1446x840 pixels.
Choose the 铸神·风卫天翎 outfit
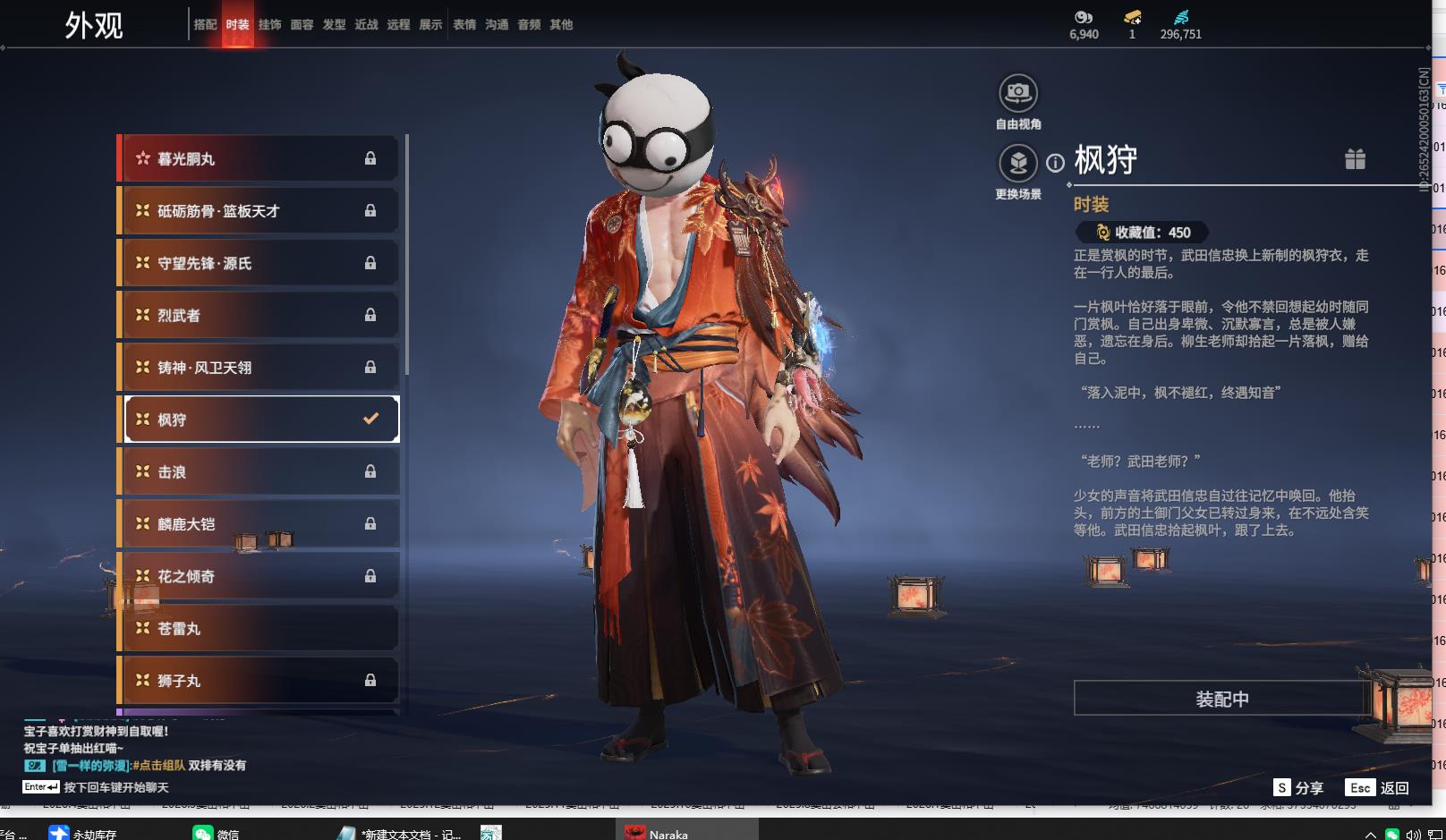click(259, 368)
